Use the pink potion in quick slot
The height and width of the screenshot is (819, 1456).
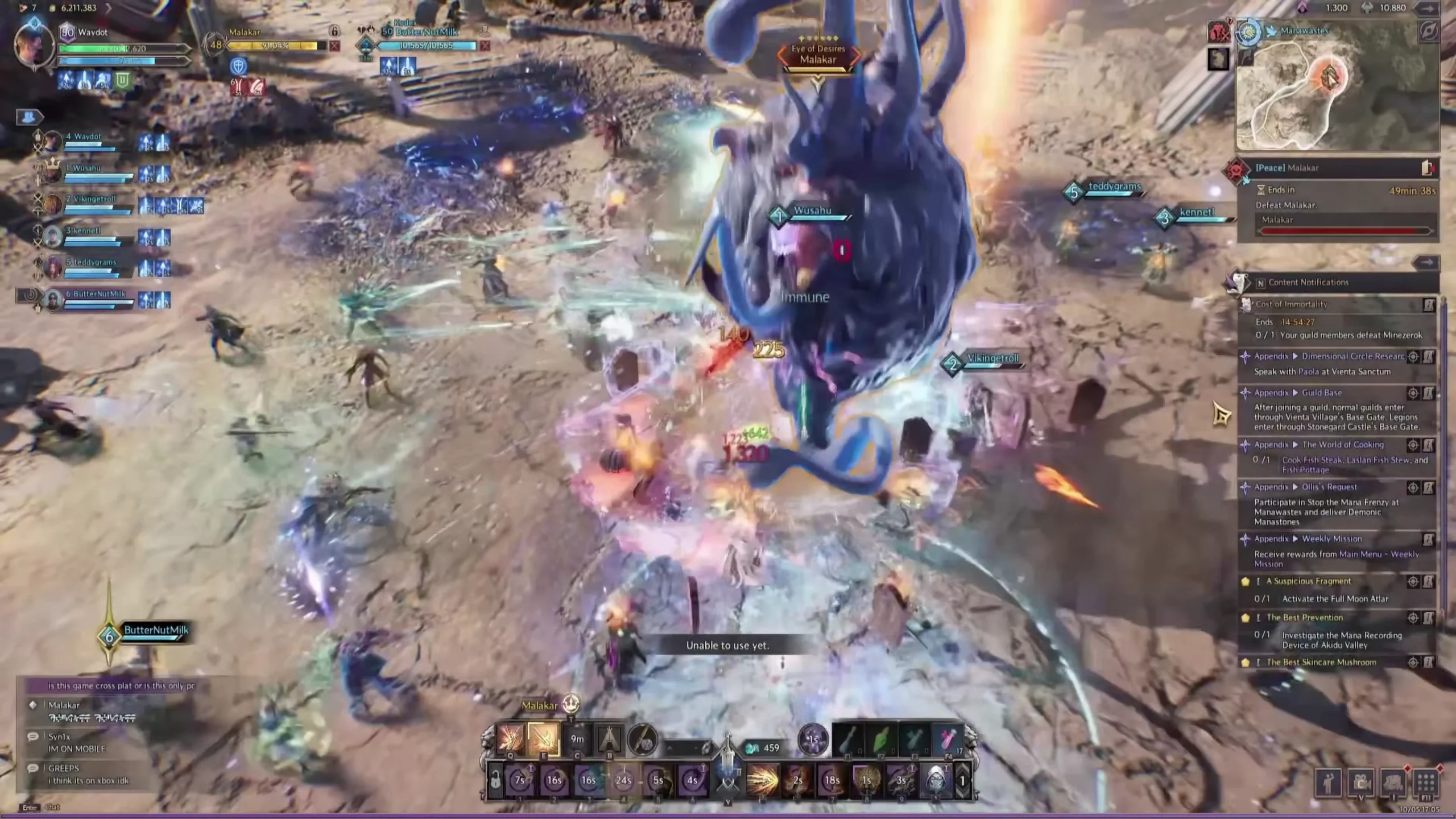coord(946,740)
